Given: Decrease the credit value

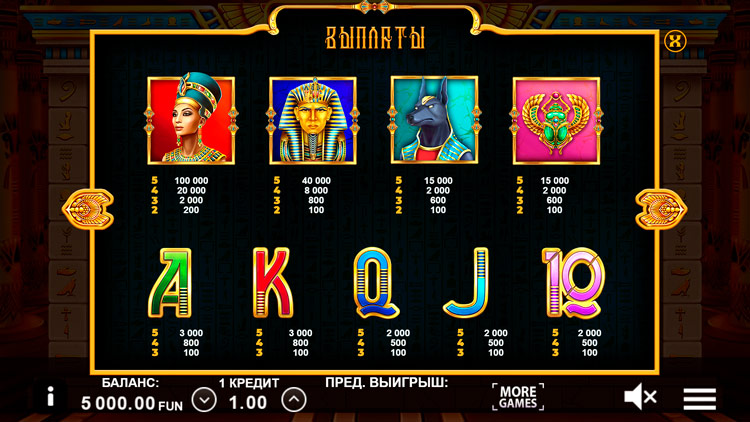Looking at the screenshot, I should coord(204,400).
